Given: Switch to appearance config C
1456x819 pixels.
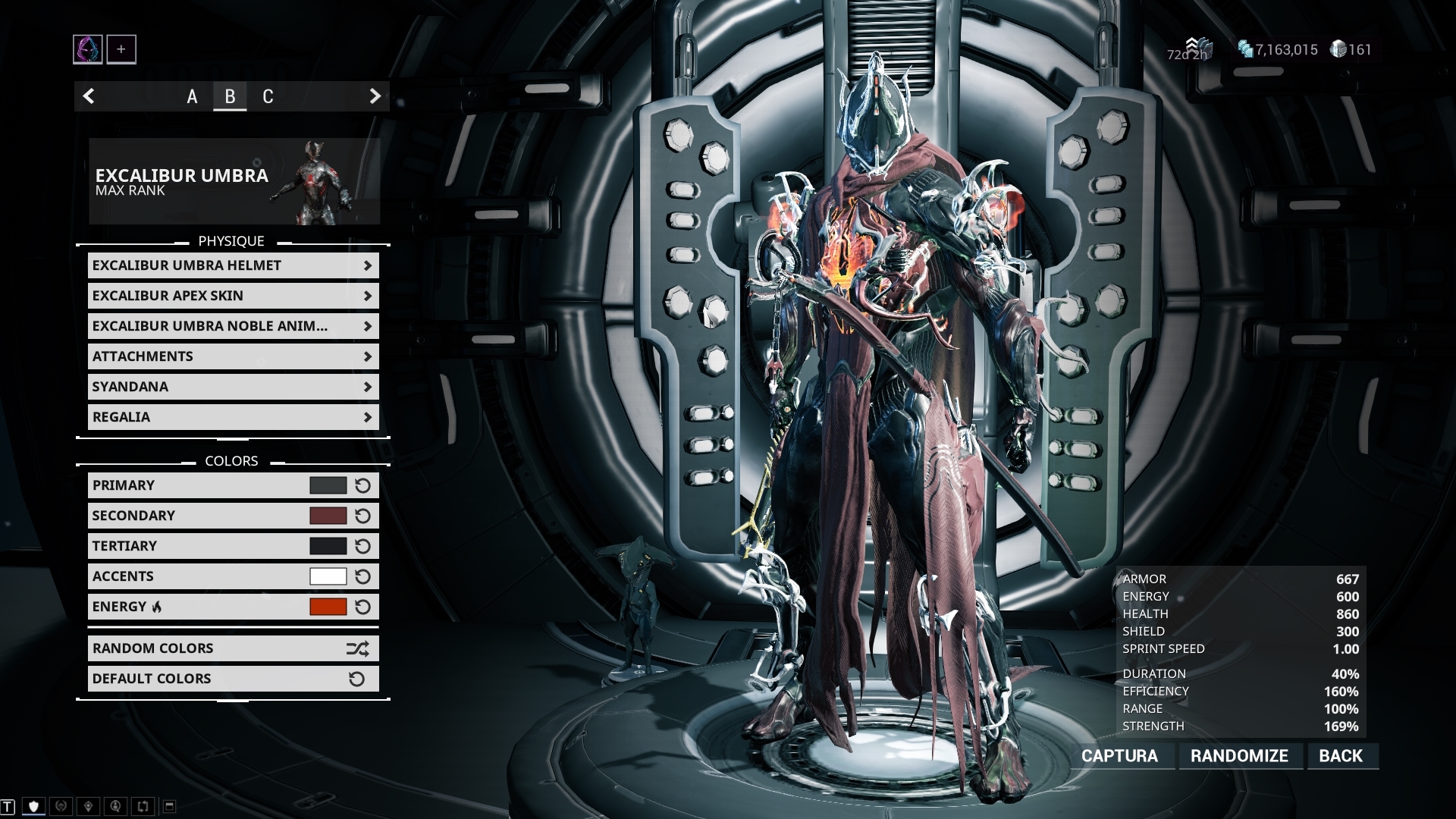Looking at the screenshot, I should (268, 96).
